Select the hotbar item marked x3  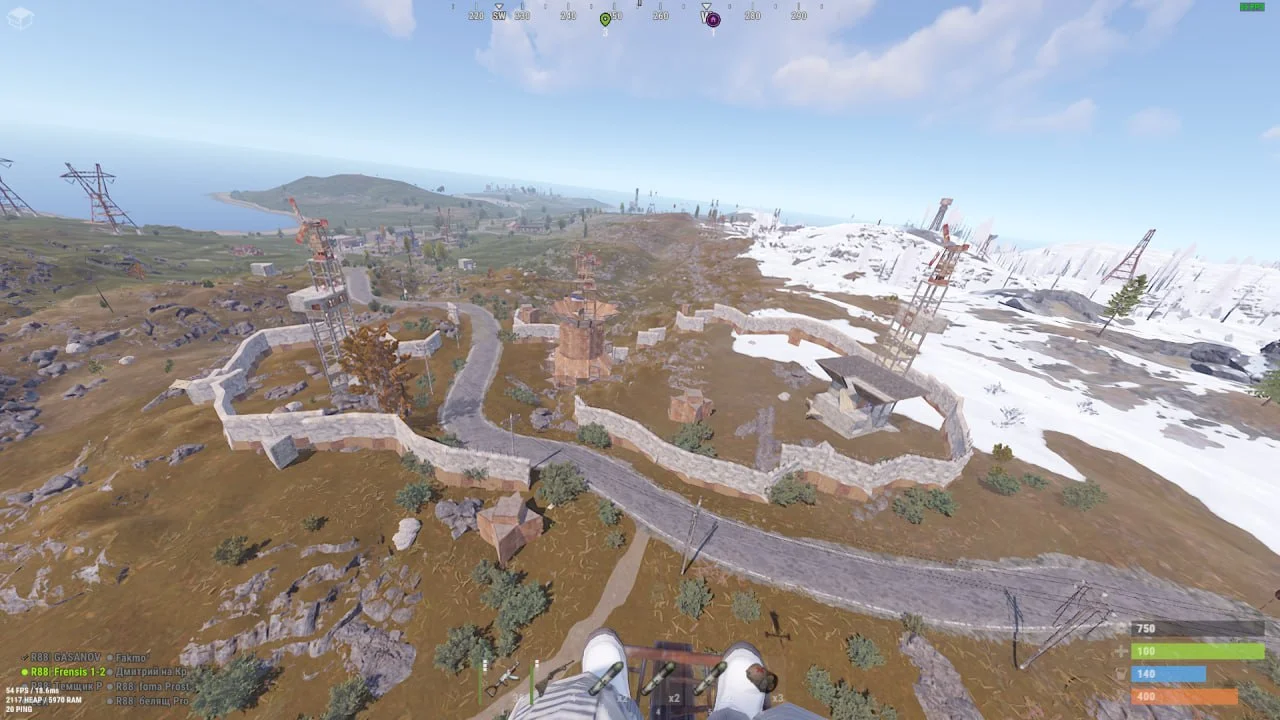tap(764, 681)
